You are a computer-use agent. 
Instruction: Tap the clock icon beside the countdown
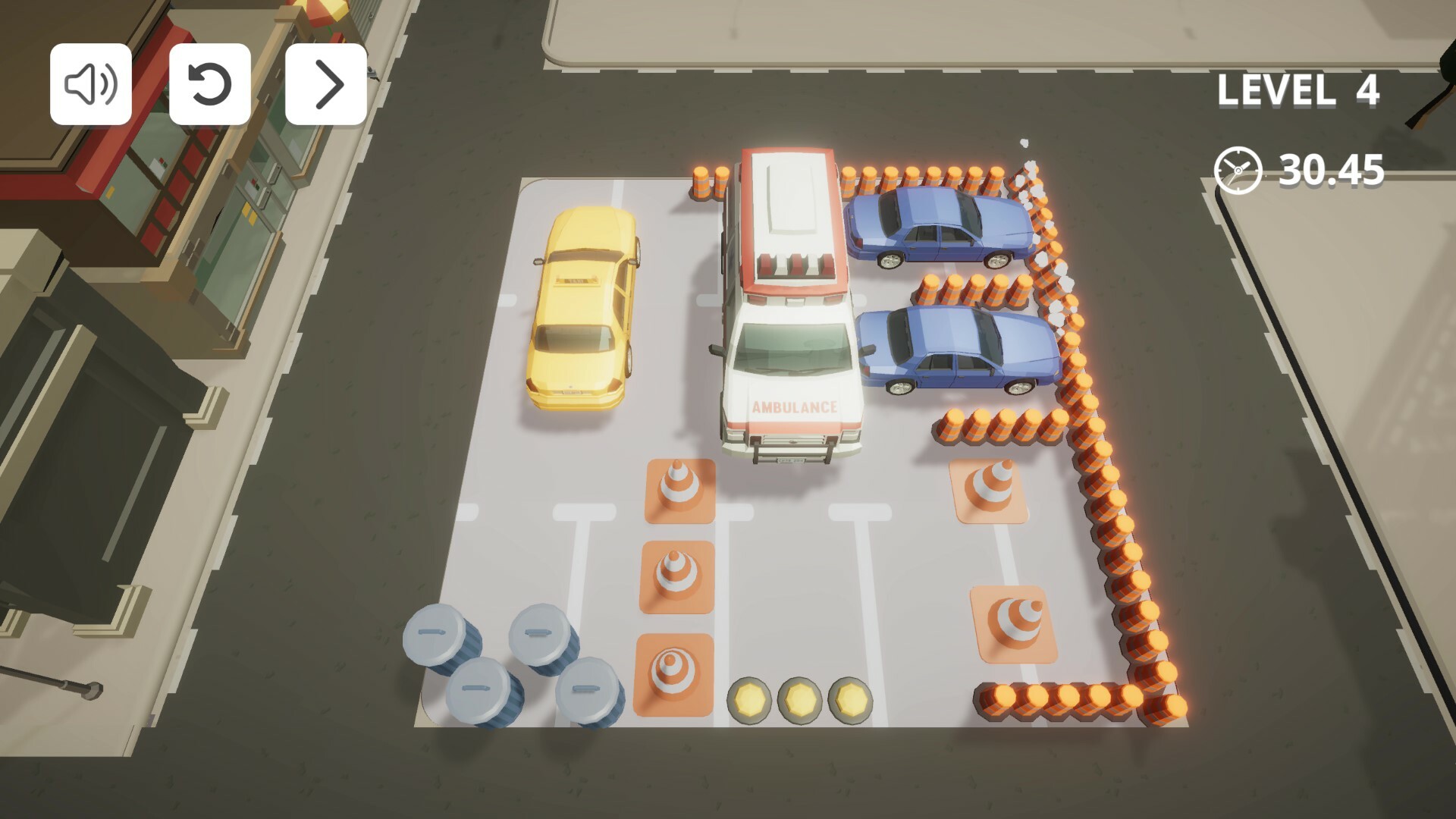[1238, 171]
